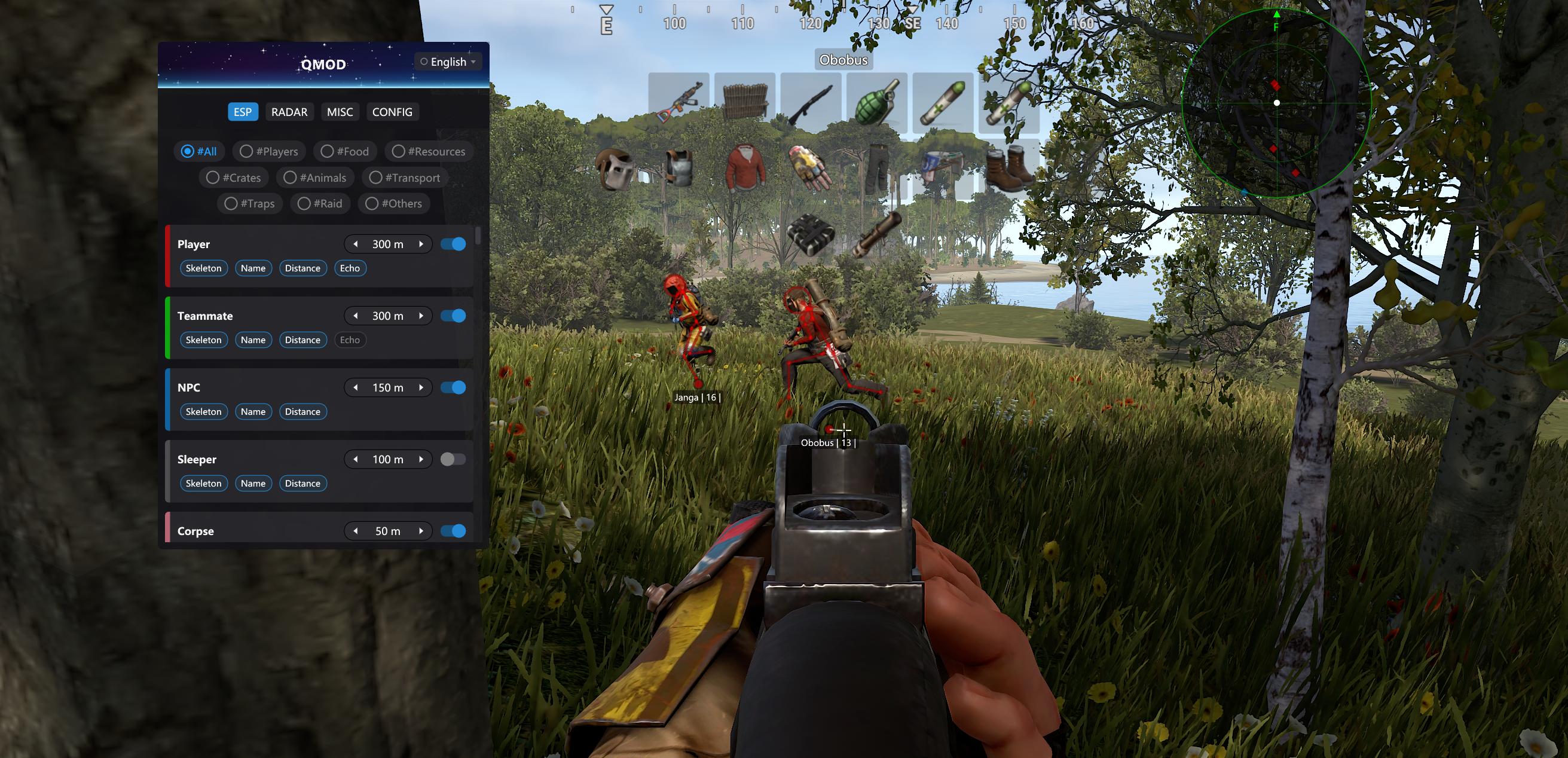Enable the Teammate Echo option
The height and width of the screenshot is (758, 1568).
click(349, 340)
